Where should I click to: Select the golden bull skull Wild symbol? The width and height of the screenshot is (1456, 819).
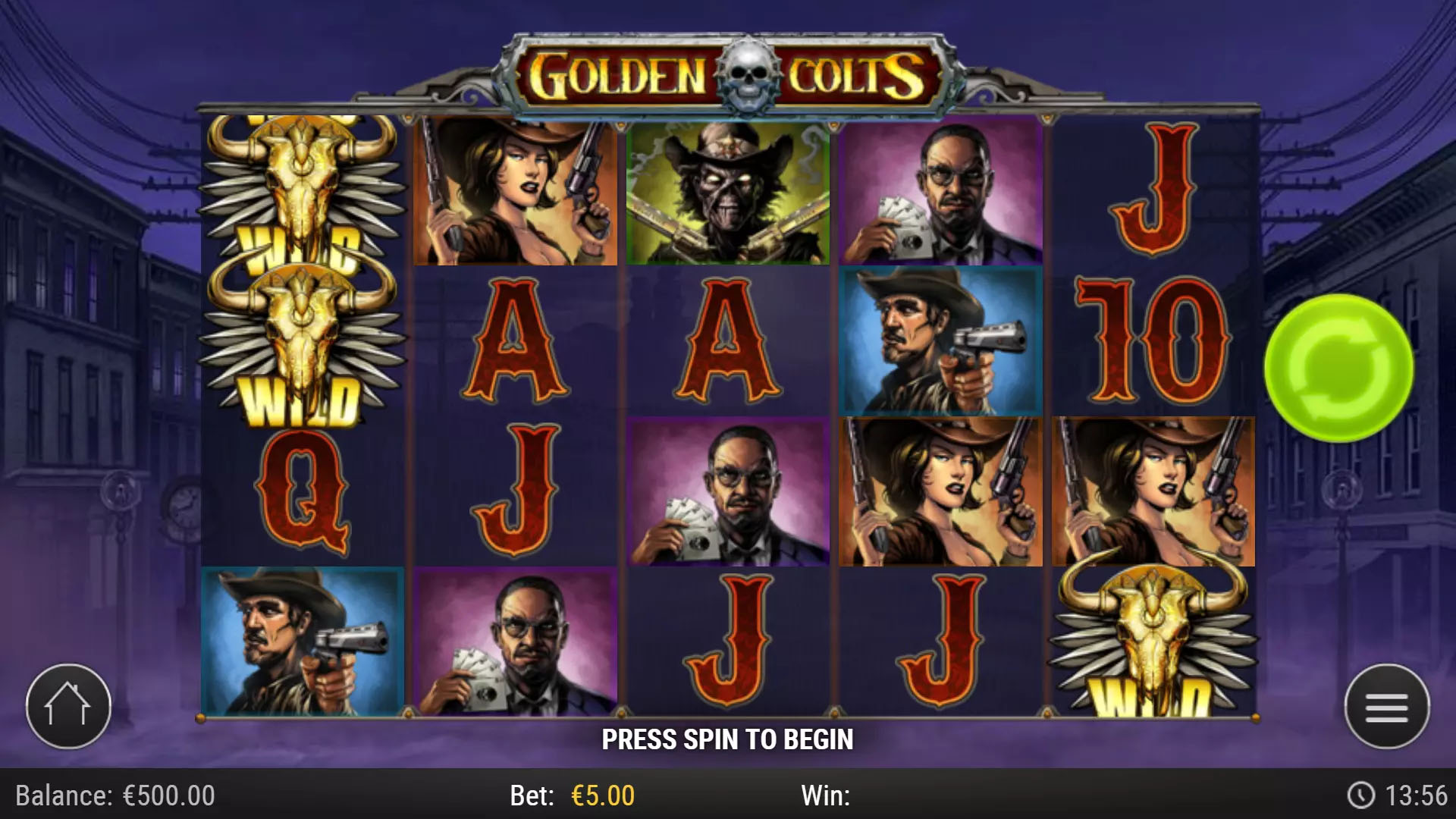(300, 334)
